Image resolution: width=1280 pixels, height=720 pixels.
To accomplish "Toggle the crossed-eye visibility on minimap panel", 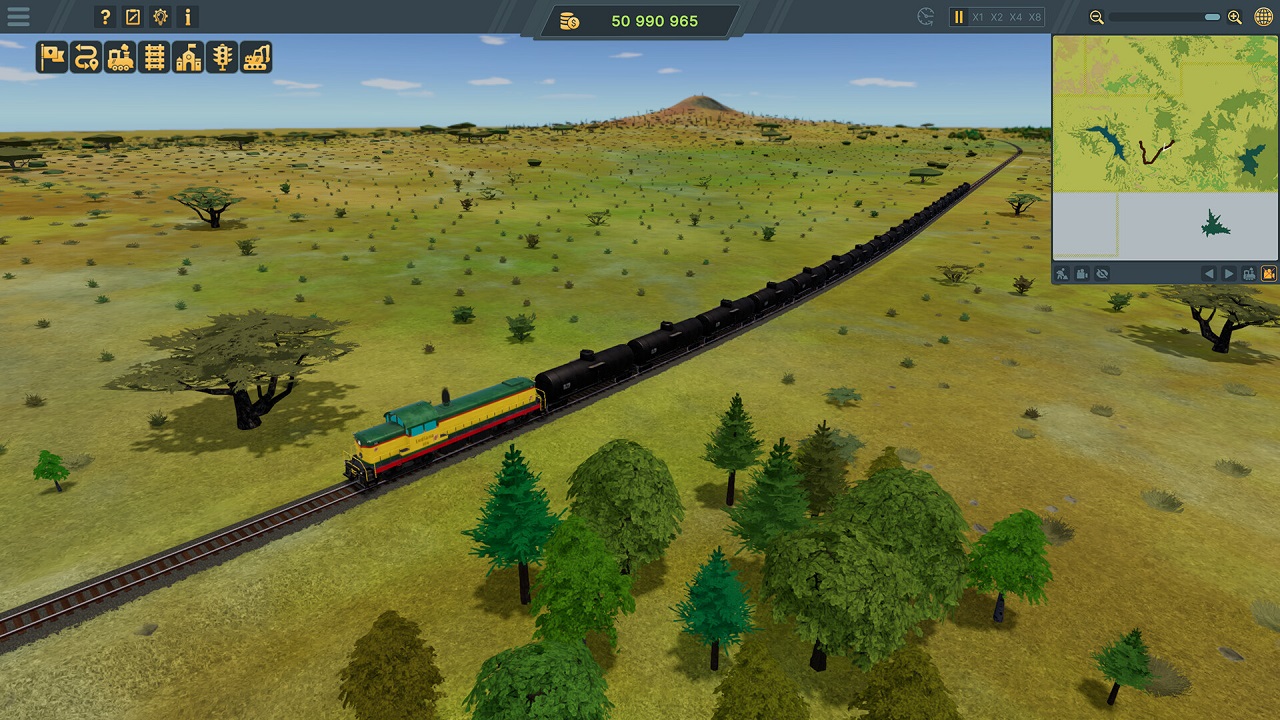I will (1103, 273).
